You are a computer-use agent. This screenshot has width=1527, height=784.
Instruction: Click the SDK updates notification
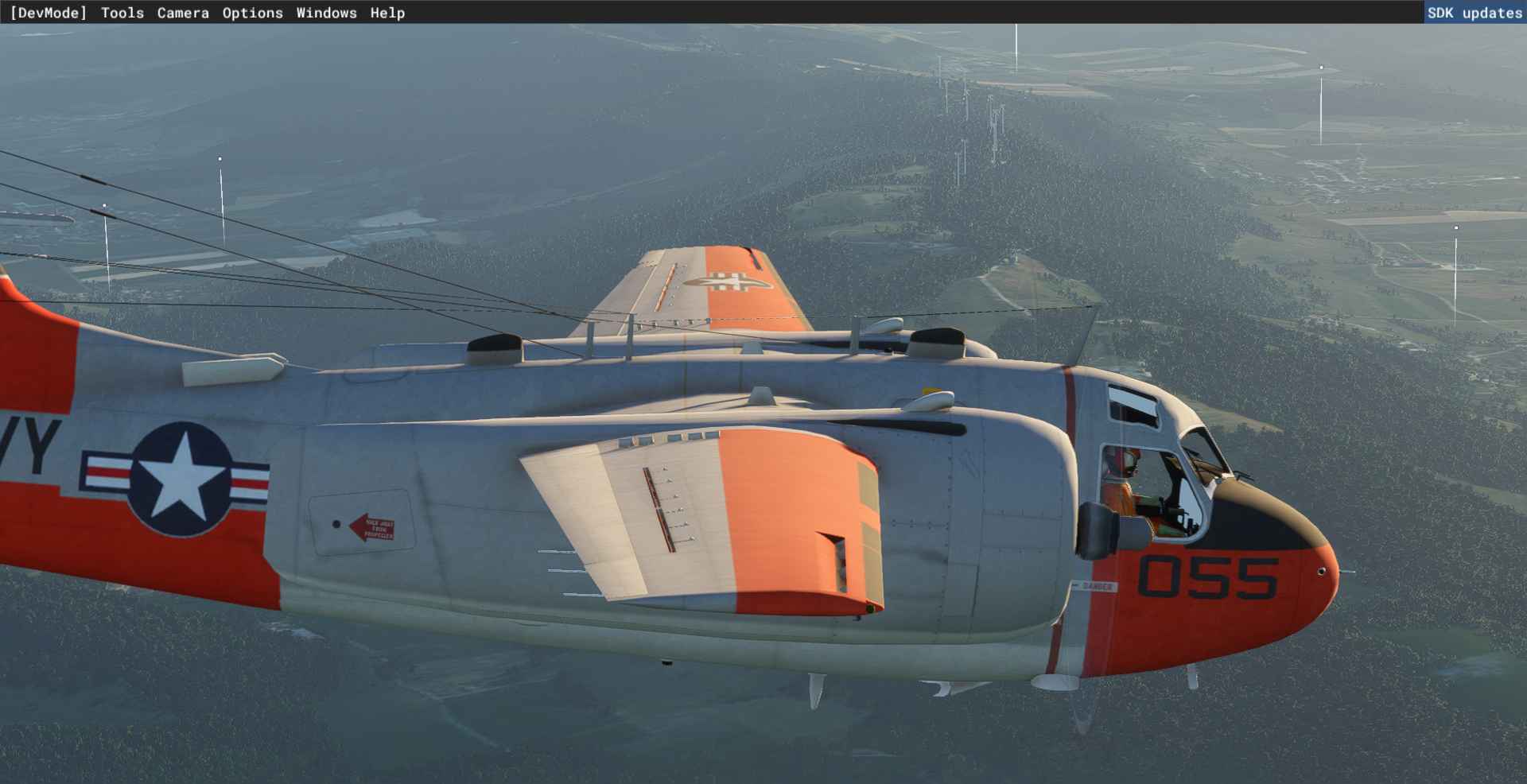[x=1474, y=13]
